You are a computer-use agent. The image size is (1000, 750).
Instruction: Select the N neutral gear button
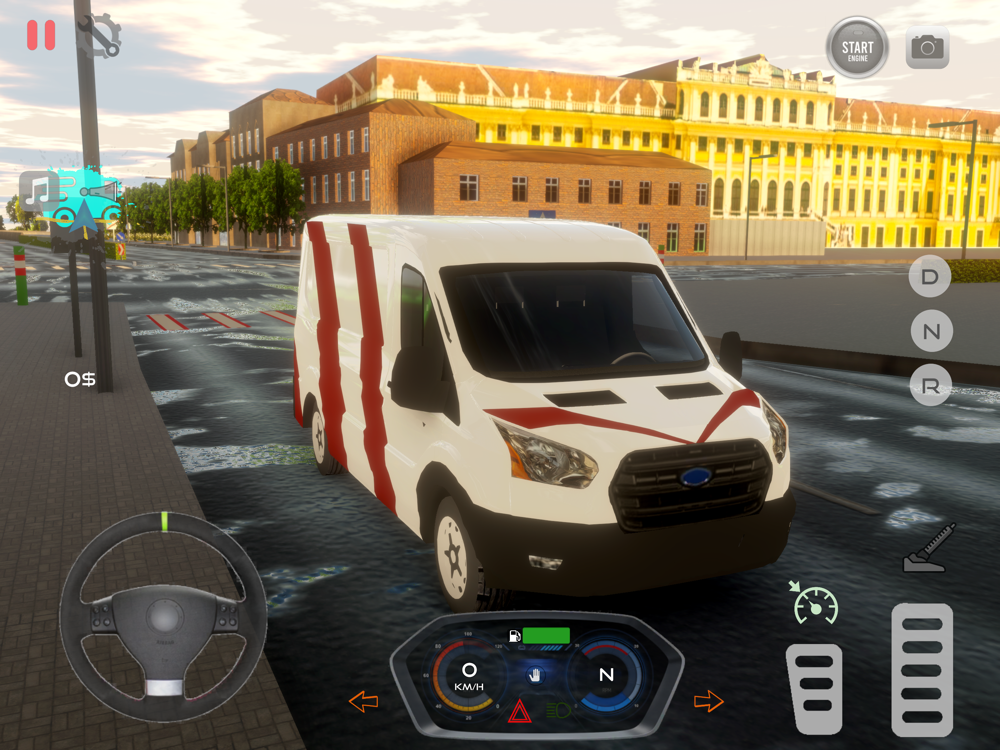(x=930, y=331)
